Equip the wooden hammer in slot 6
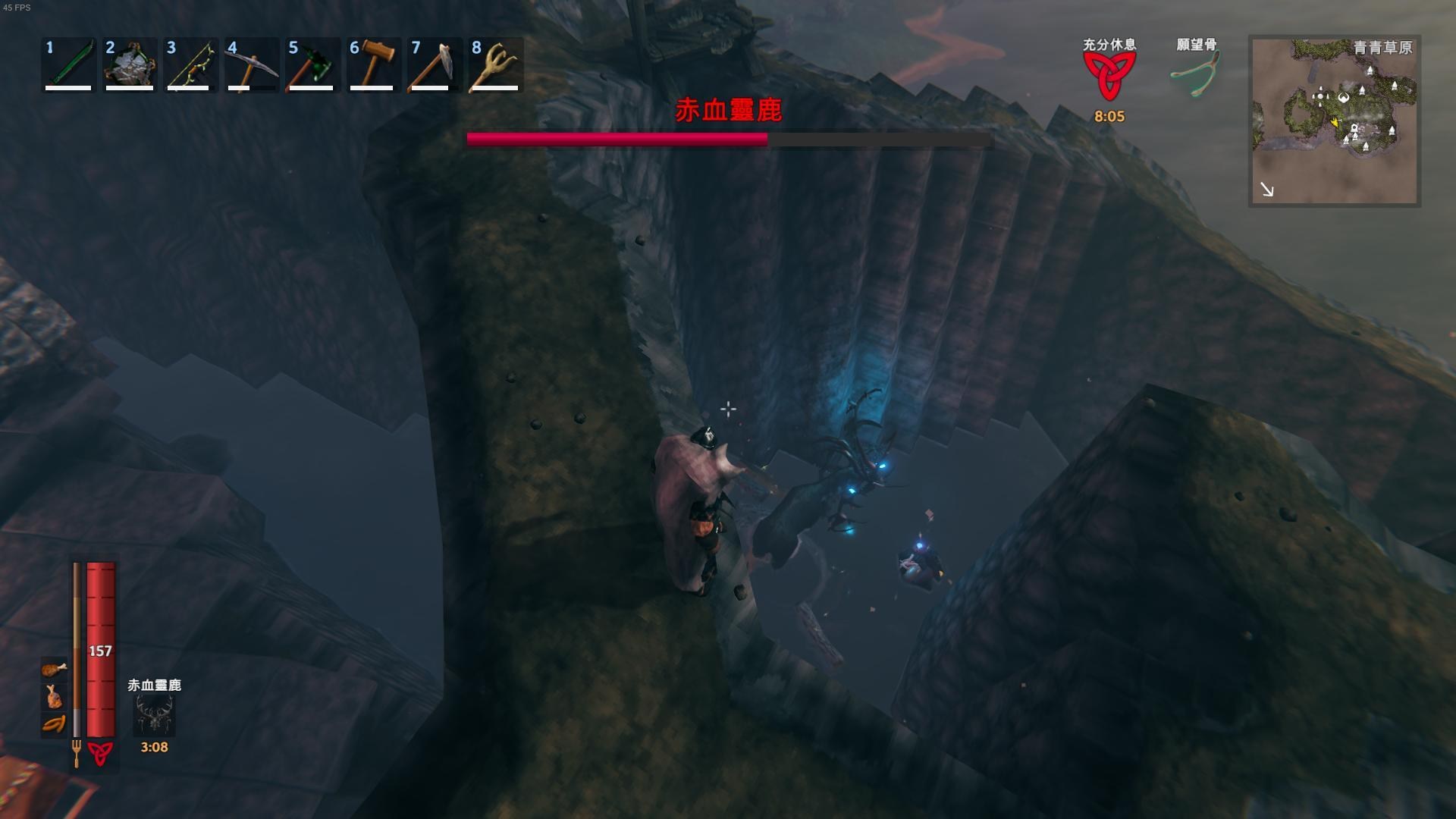This screenshot has height=819, width=1456. (x=373, y=65)
